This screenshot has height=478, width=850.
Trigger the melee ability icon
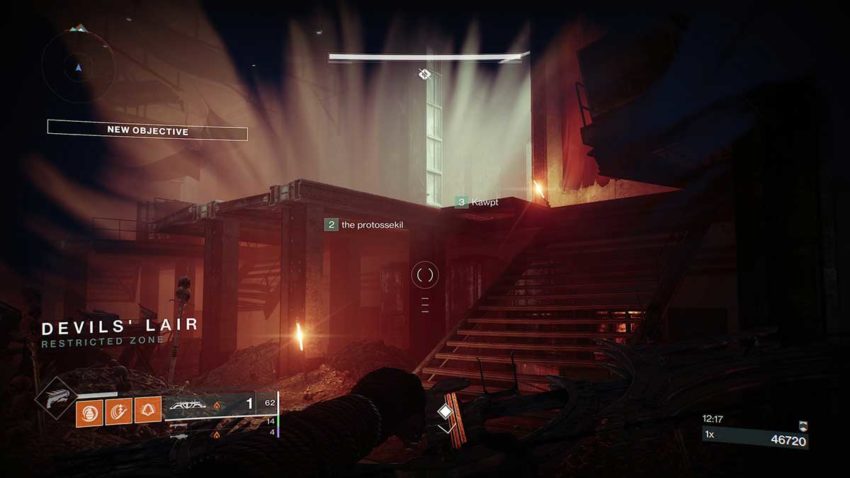coord(119,410)
